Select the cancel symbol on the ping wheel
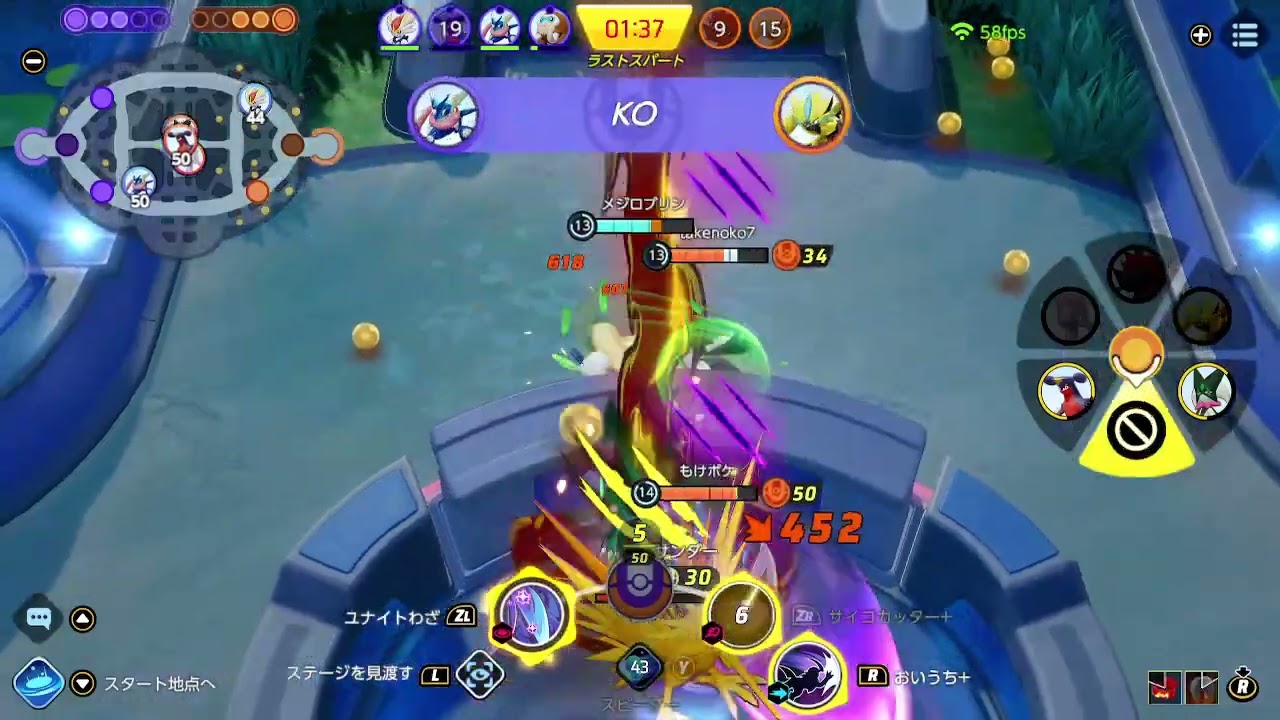 click(x=1136, y=432)
